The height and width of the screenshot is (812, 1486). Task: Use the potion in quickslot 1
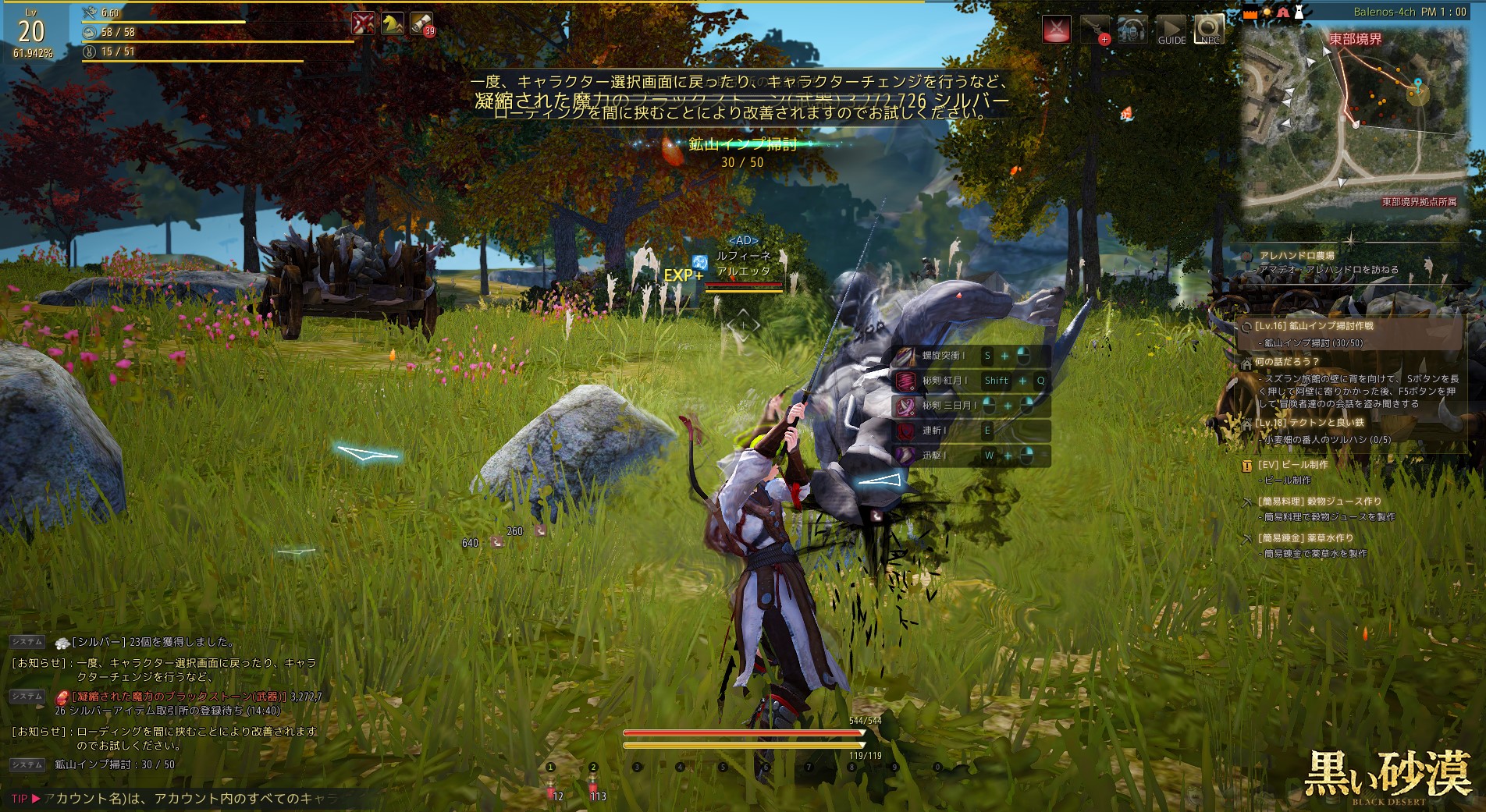tap(552, 789)
